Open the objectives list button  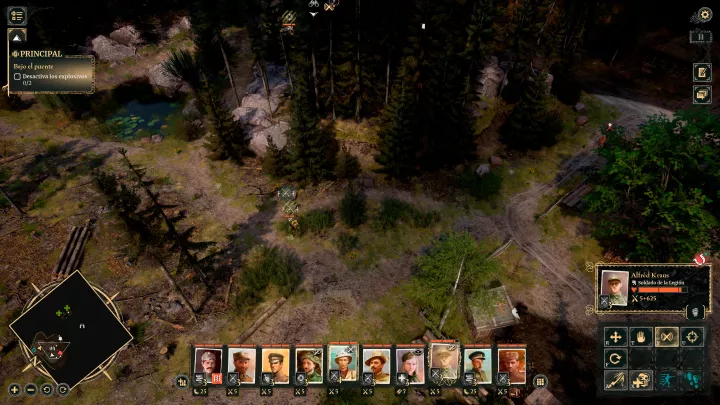(x=17, y=15)
